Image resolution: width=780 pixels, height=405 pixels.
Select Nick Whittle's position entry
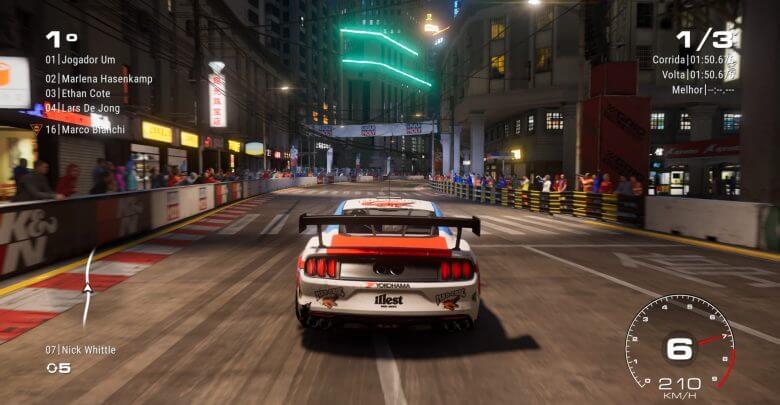pos(80,350)
